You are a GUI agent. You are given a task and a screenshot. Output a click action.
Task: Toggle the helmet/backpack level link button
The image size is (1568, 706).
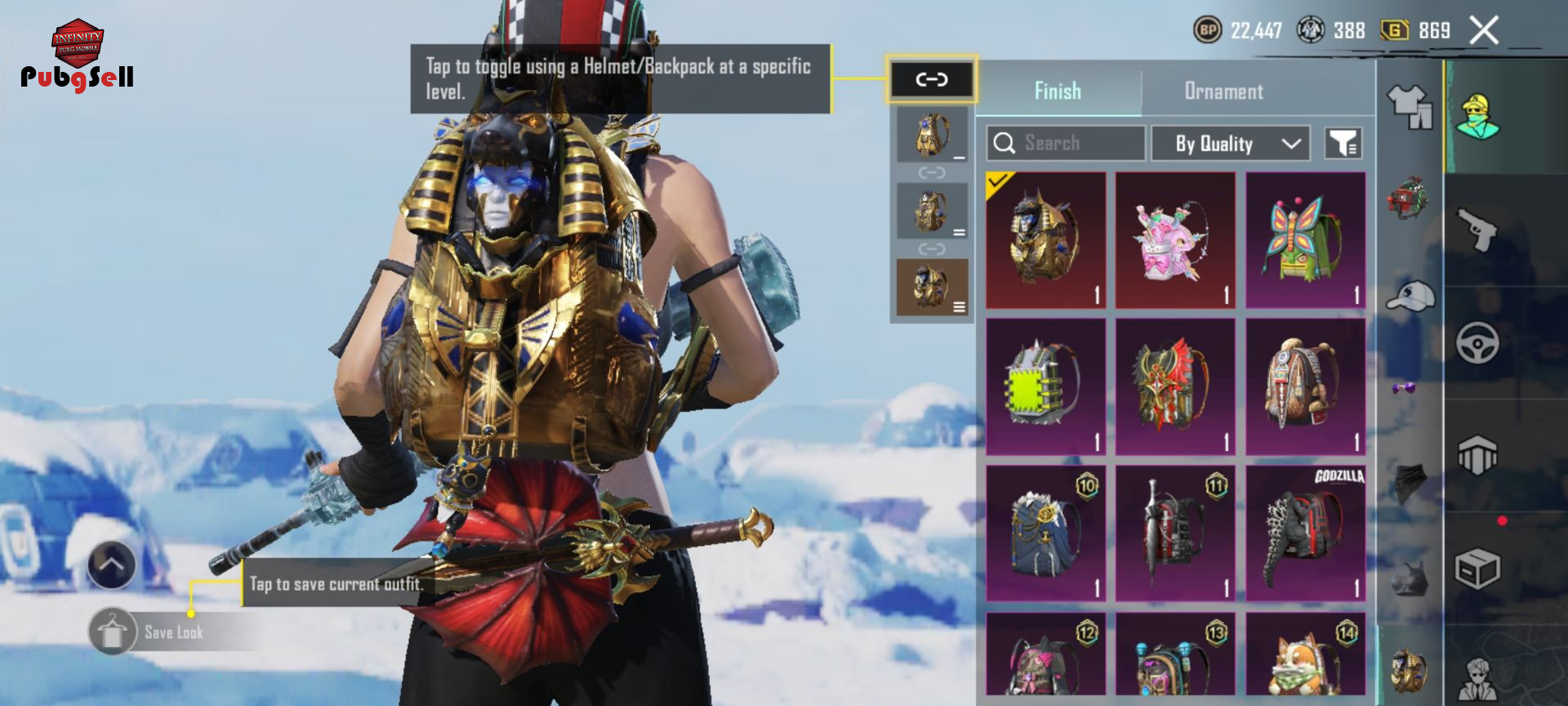click(931, 79)
